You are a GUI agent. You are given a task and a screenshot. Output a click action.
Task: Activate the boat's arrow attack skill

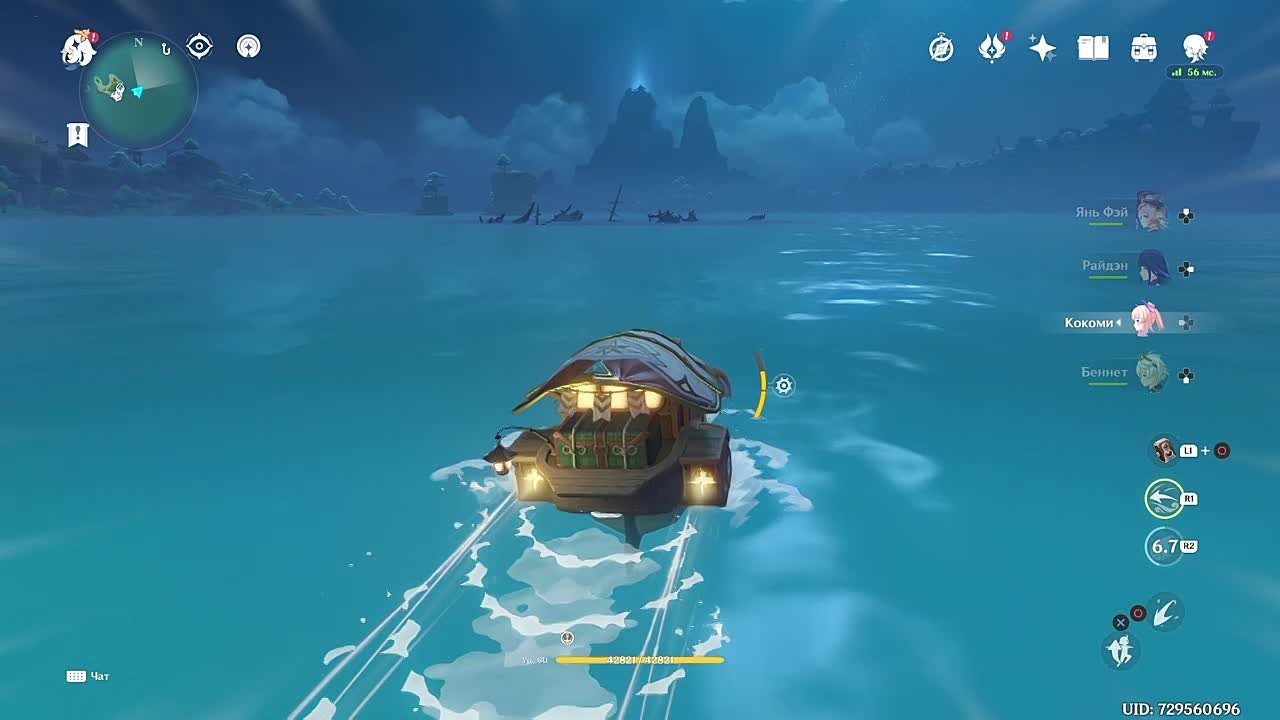(1164, 498)
